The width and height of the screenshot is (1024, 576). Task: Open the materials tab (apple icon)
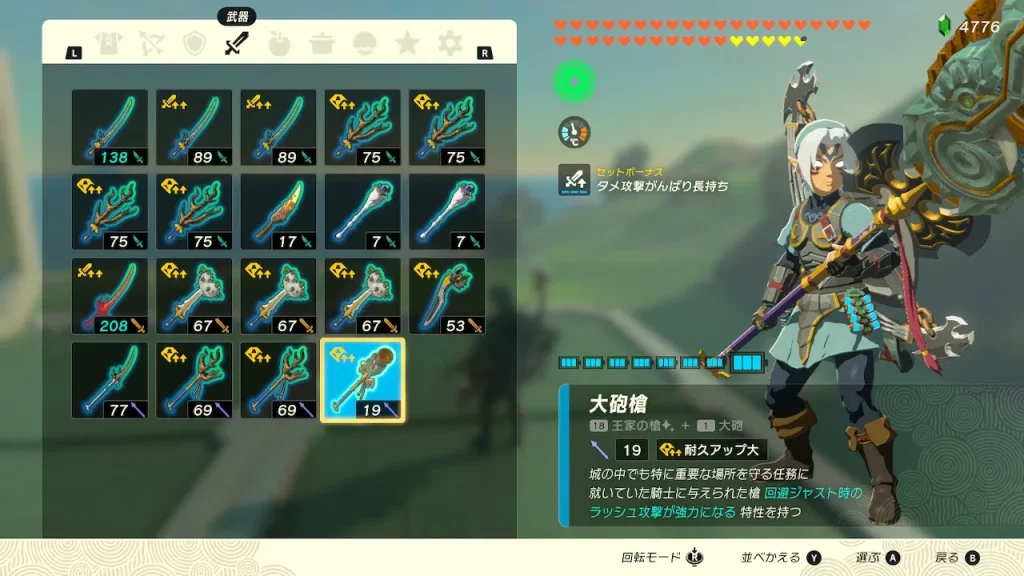279,44
